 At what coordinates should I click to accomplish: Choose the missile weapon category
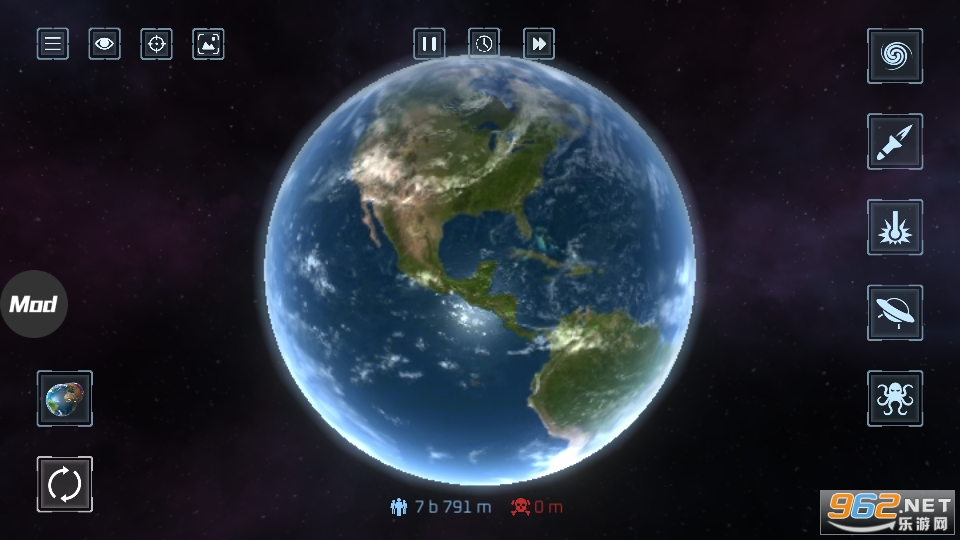(x=894, y=142)
